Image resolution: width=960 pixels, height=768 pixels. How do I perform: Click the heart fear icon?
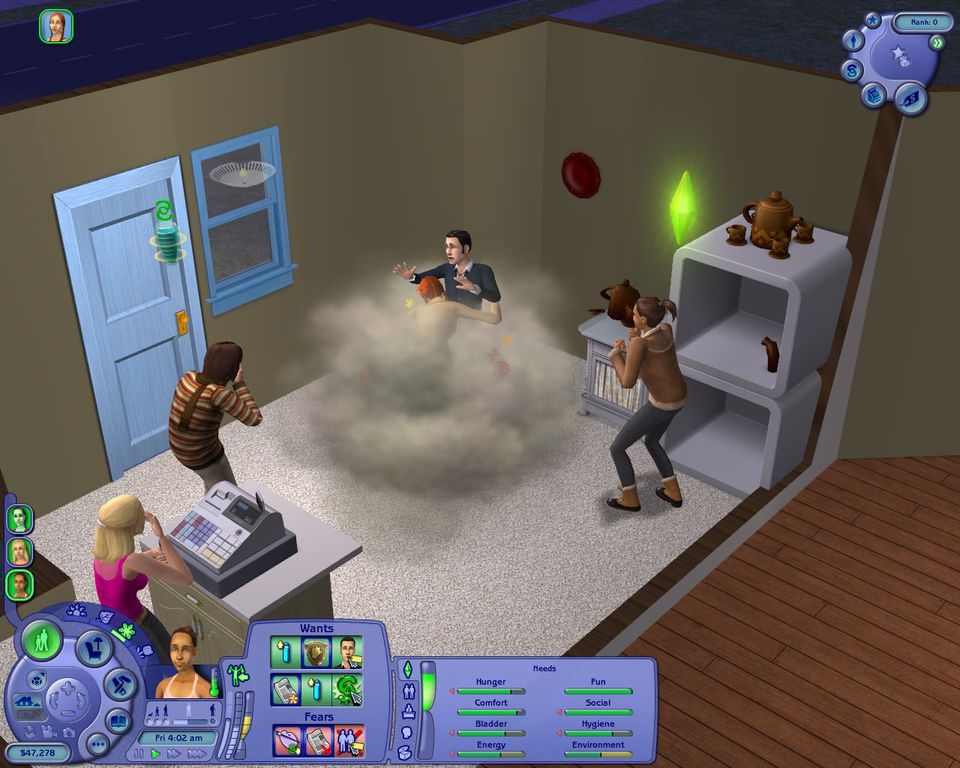point(286,741)
